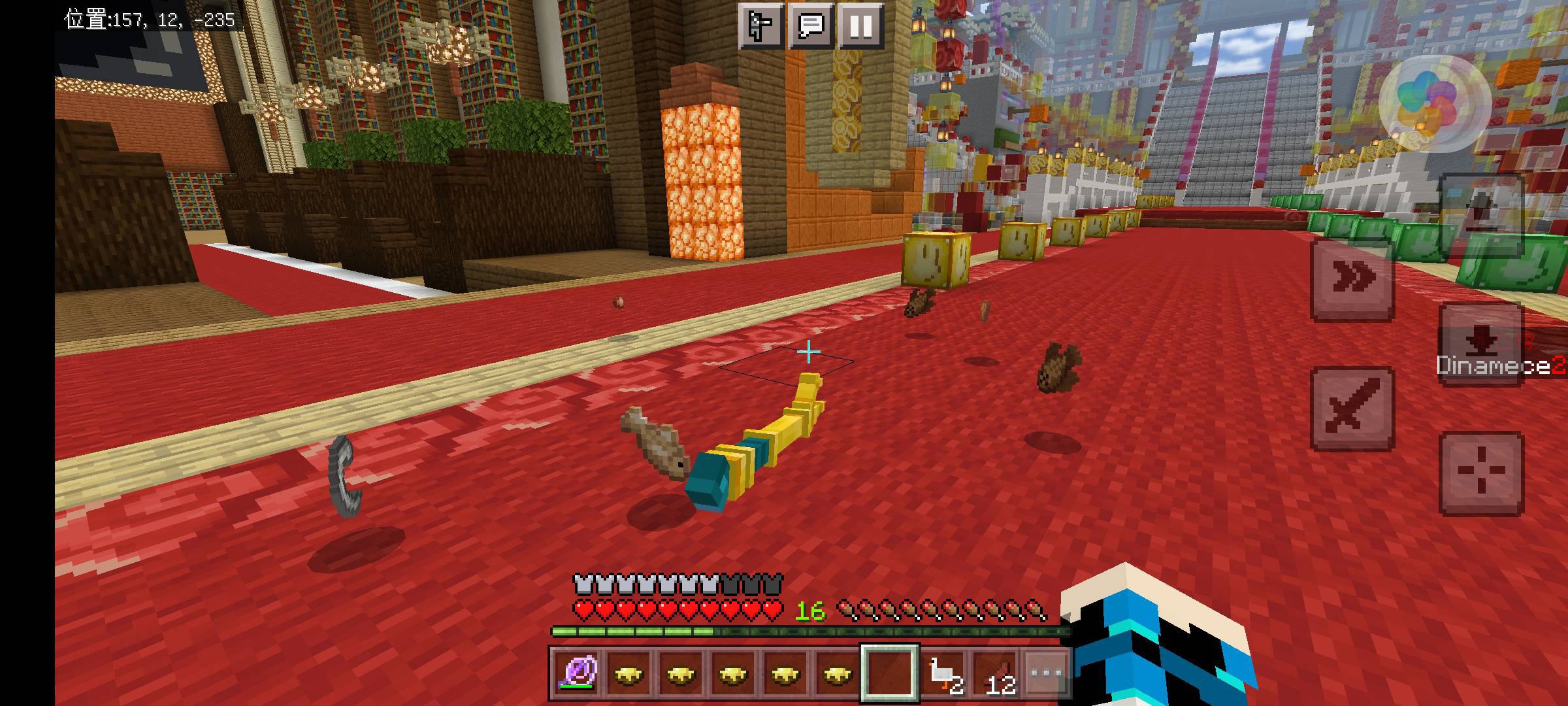Tap the sneak down-arrow button
Image resolution: width=1568 pixels, height=706 pixels.
pos(1481,343)
